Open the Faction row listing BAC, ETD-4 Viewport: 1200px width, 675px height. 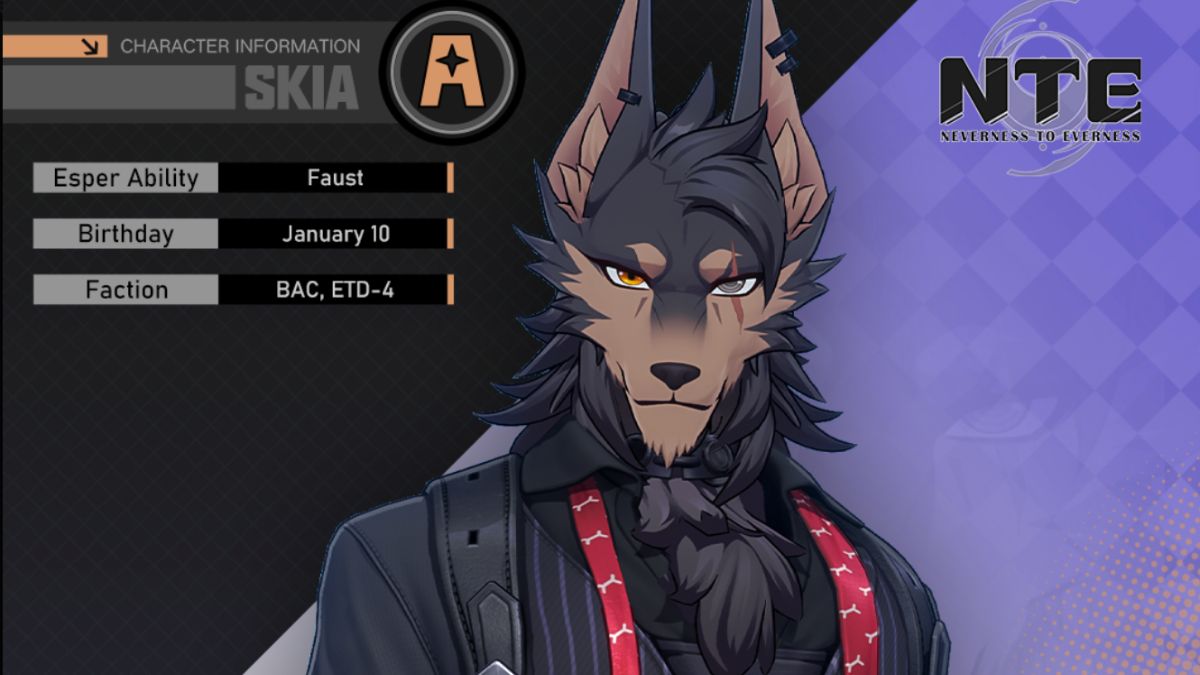[x=243, y=290]
